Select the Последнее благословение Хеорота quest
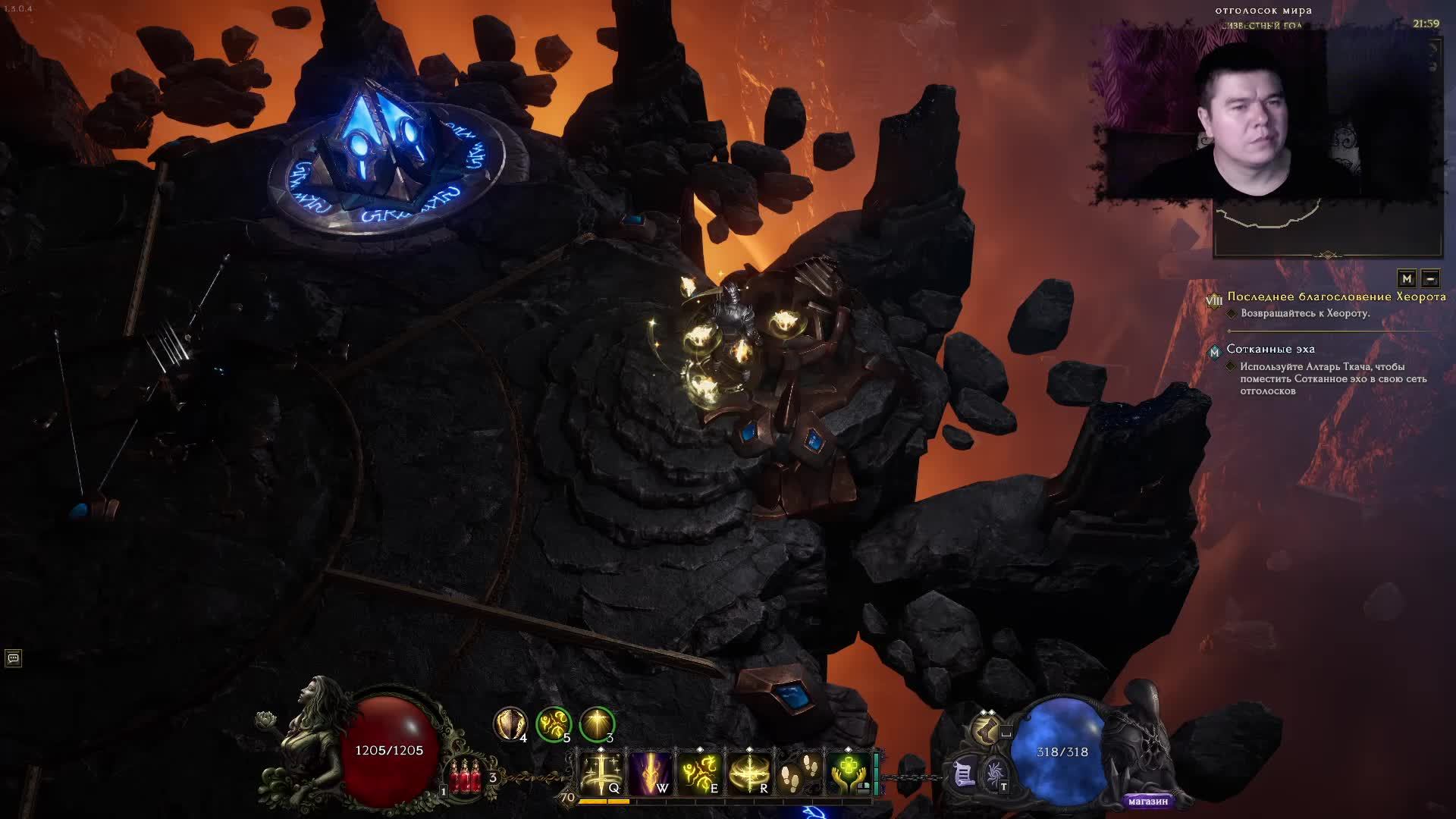The image size is (1456, 819). click(1336, 297)
